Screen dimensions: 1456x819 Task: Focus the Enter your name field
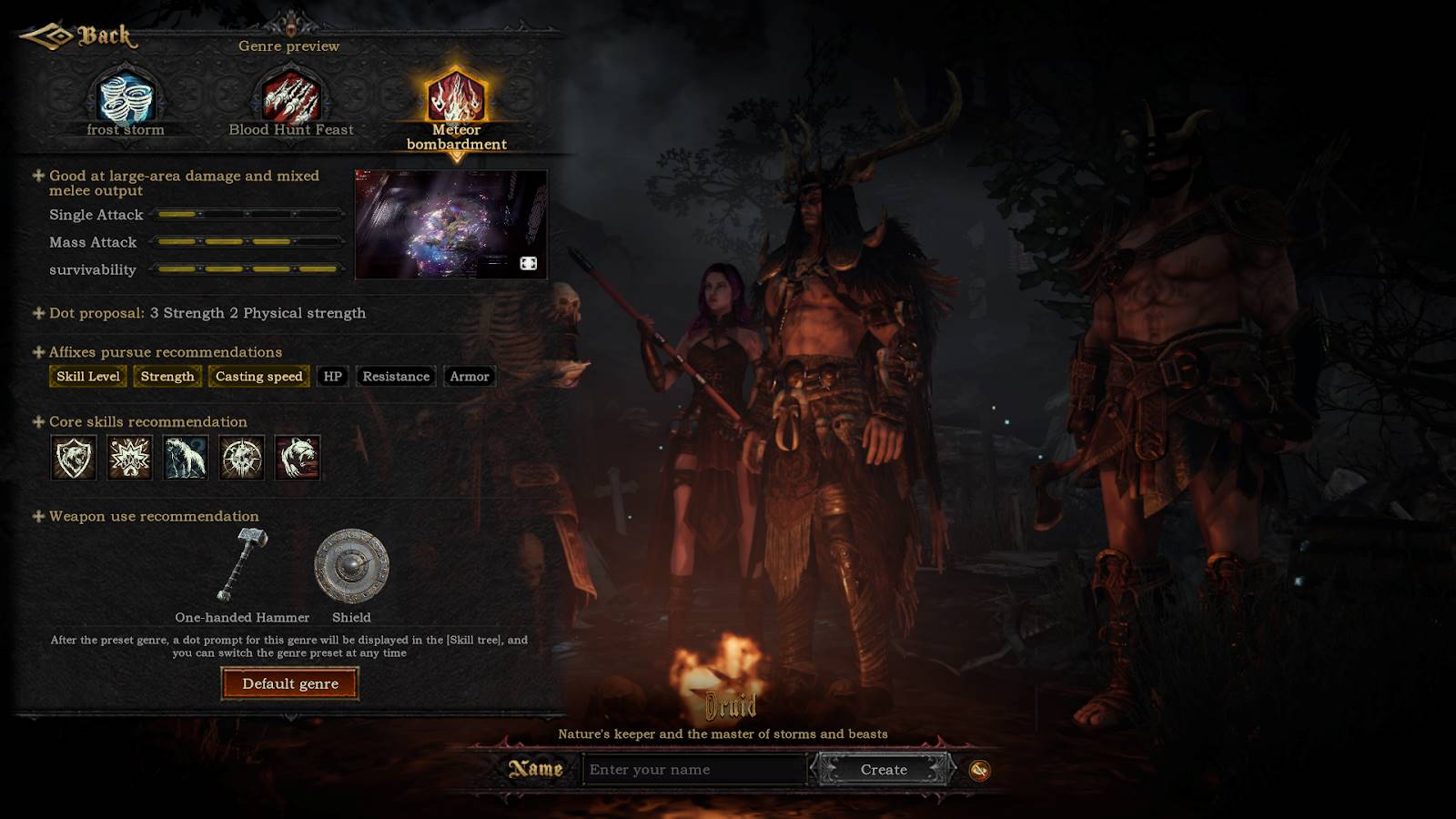point(693,770)
